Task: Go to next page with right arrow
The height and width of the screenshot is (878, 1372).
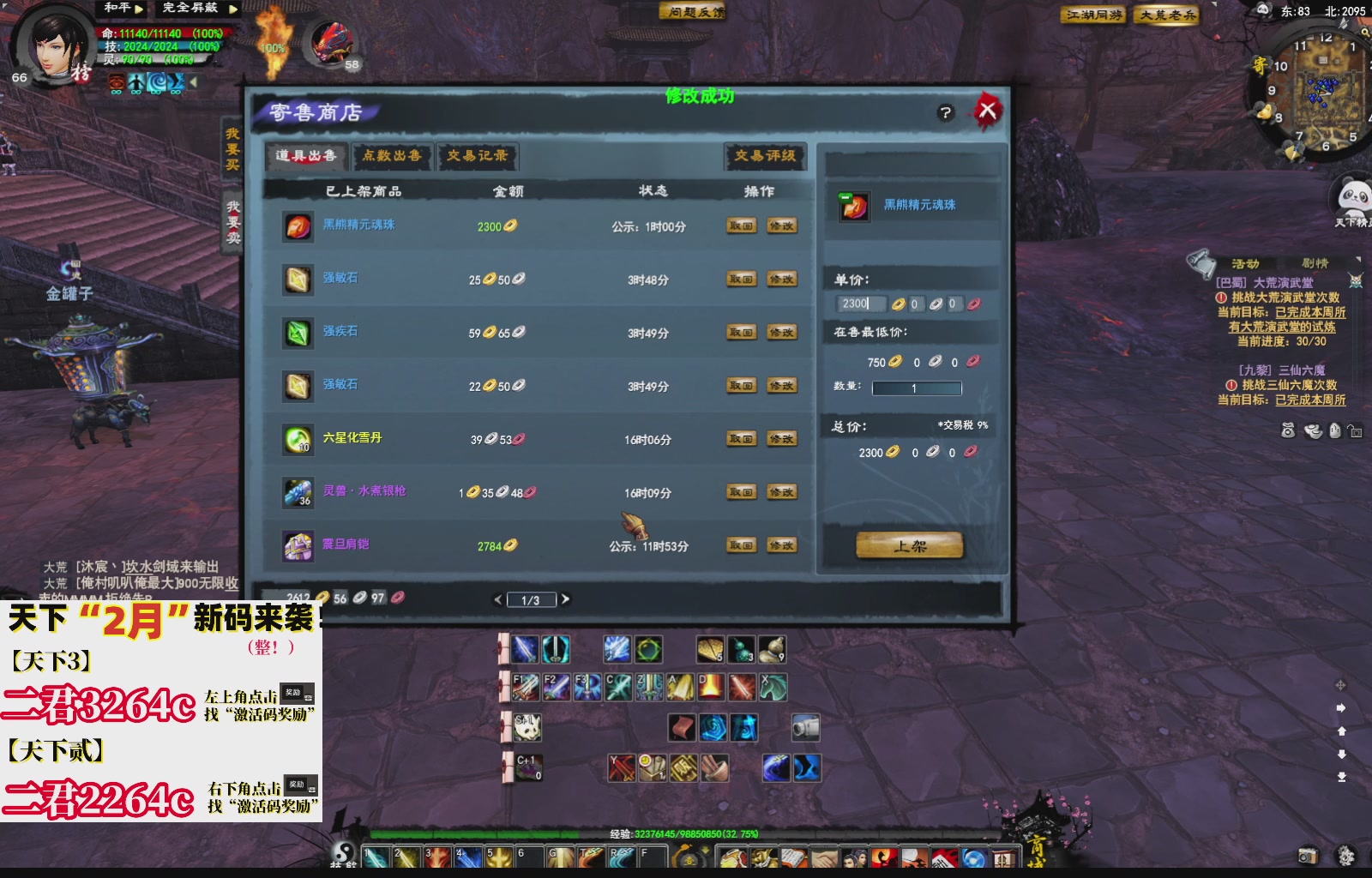Action: (566, 599)
